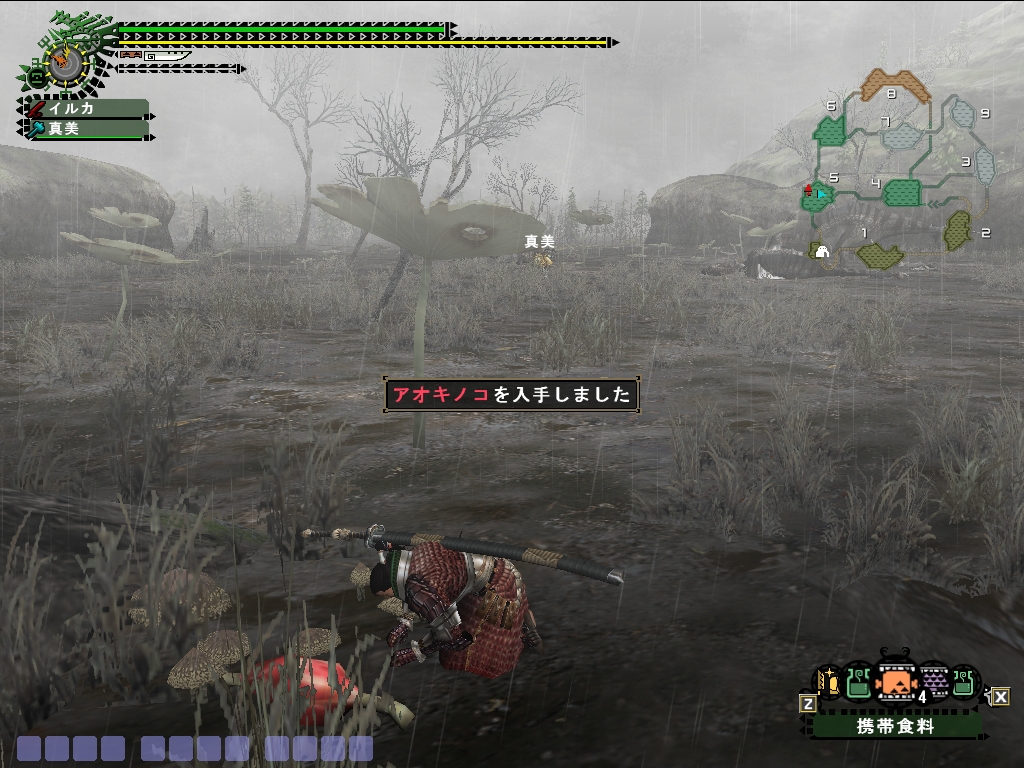Screen dimensions: 1024x768
Task: Select party member 真美 in the party list
Action: tap(86, 129)
